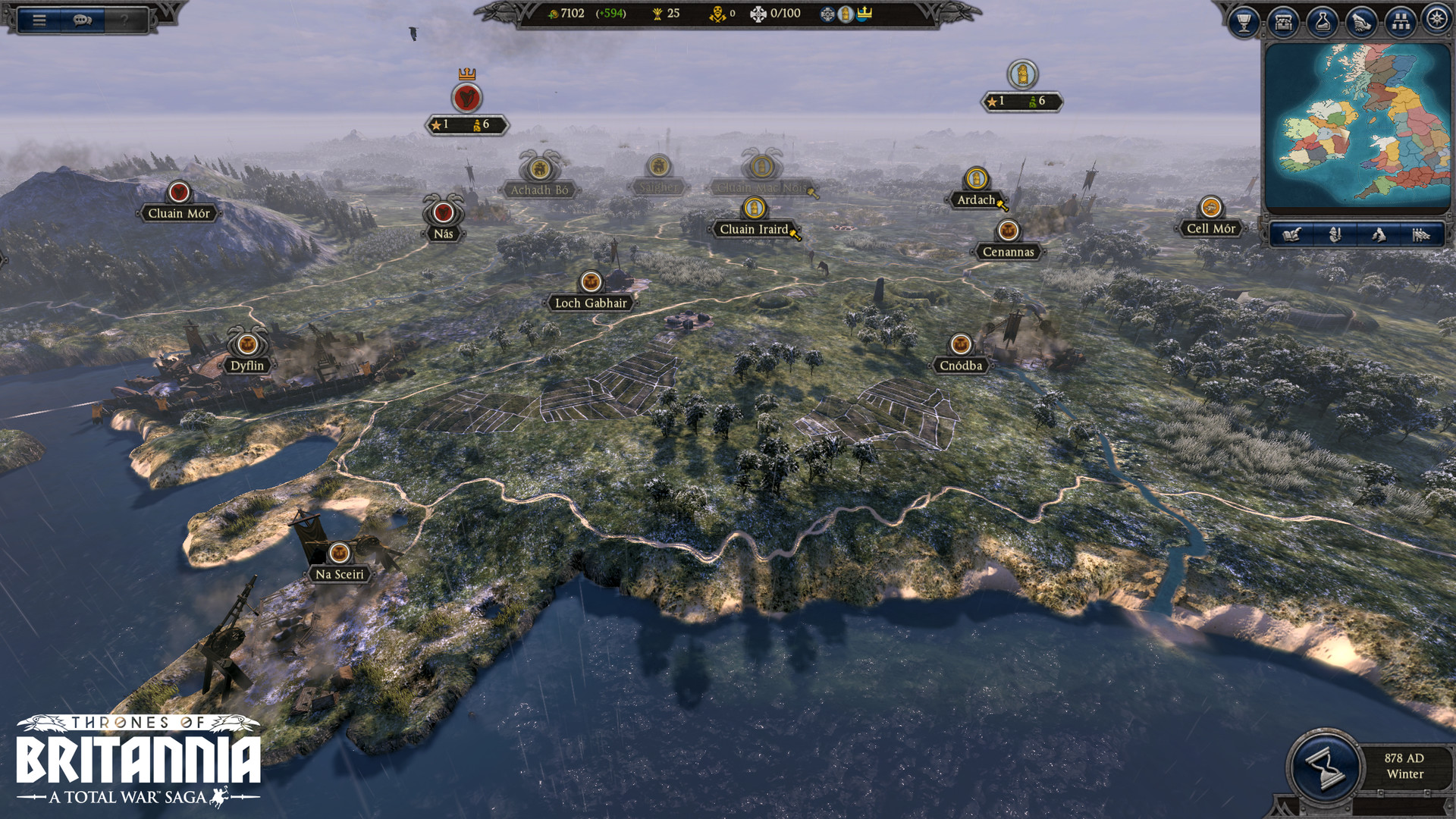
Task: Click the spy character icon below the minimap
Action: (x=1335, y=236)
